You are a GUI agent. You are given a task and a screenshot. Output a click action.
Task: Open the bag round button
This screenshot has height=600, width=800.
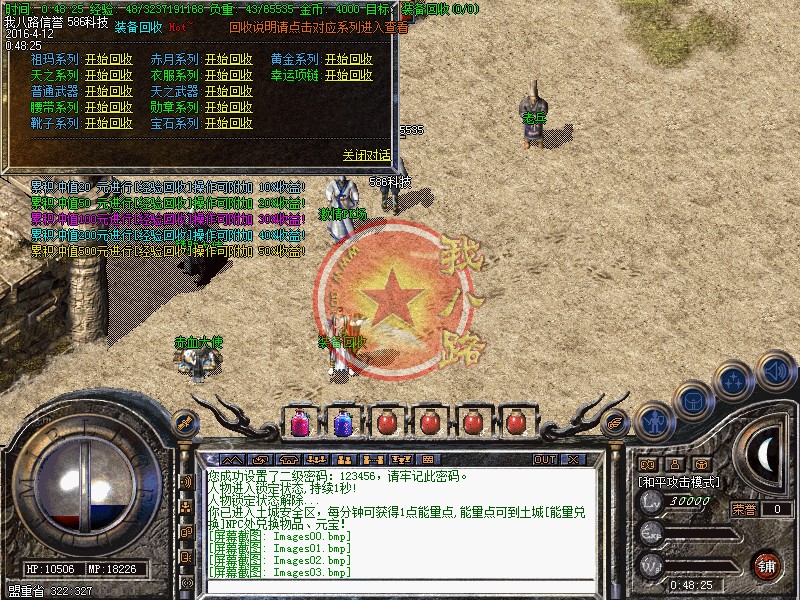pyautogui.click(x=692, y=402)
